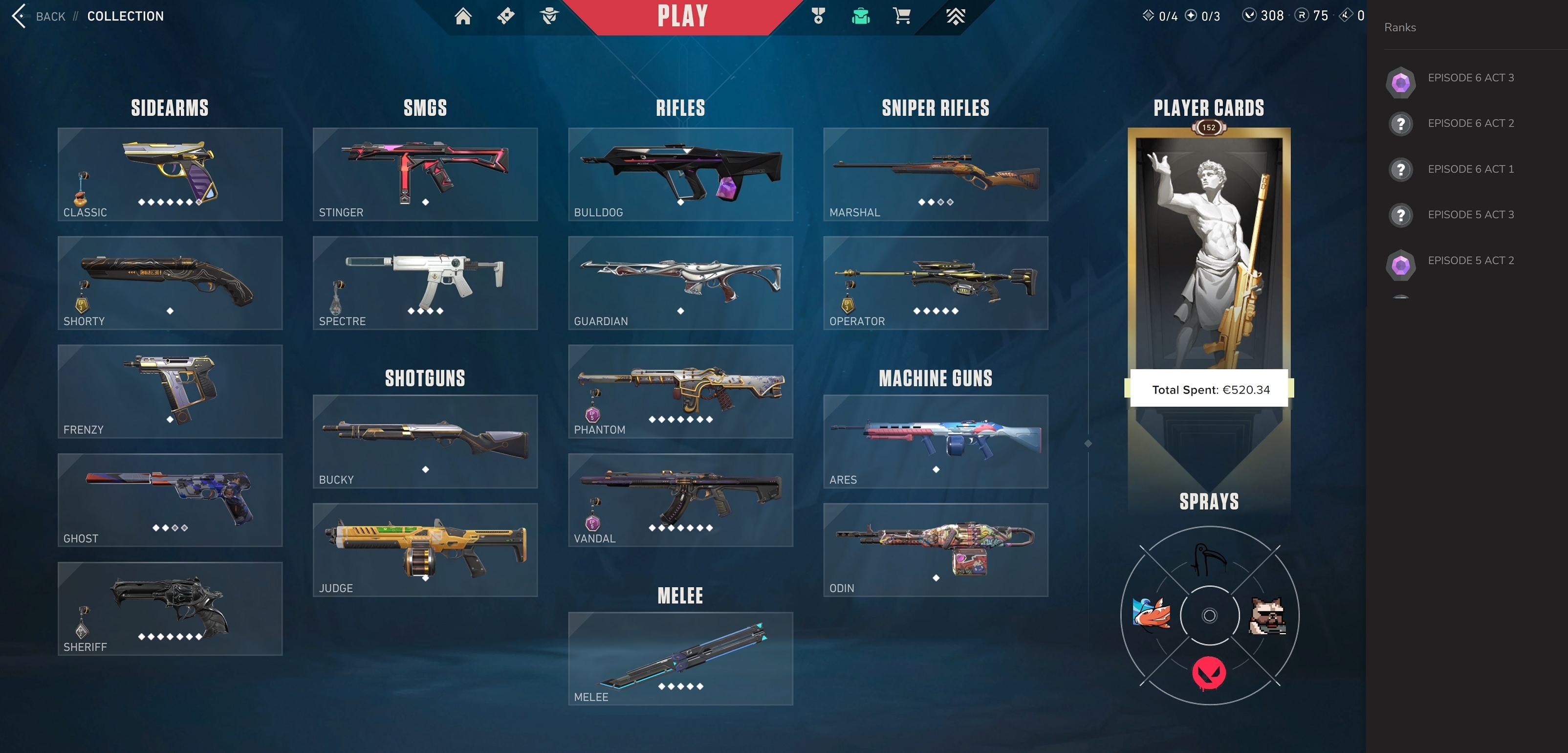
Task: Choose the pixel cat spray slot
Action: tap(1267, 616)
